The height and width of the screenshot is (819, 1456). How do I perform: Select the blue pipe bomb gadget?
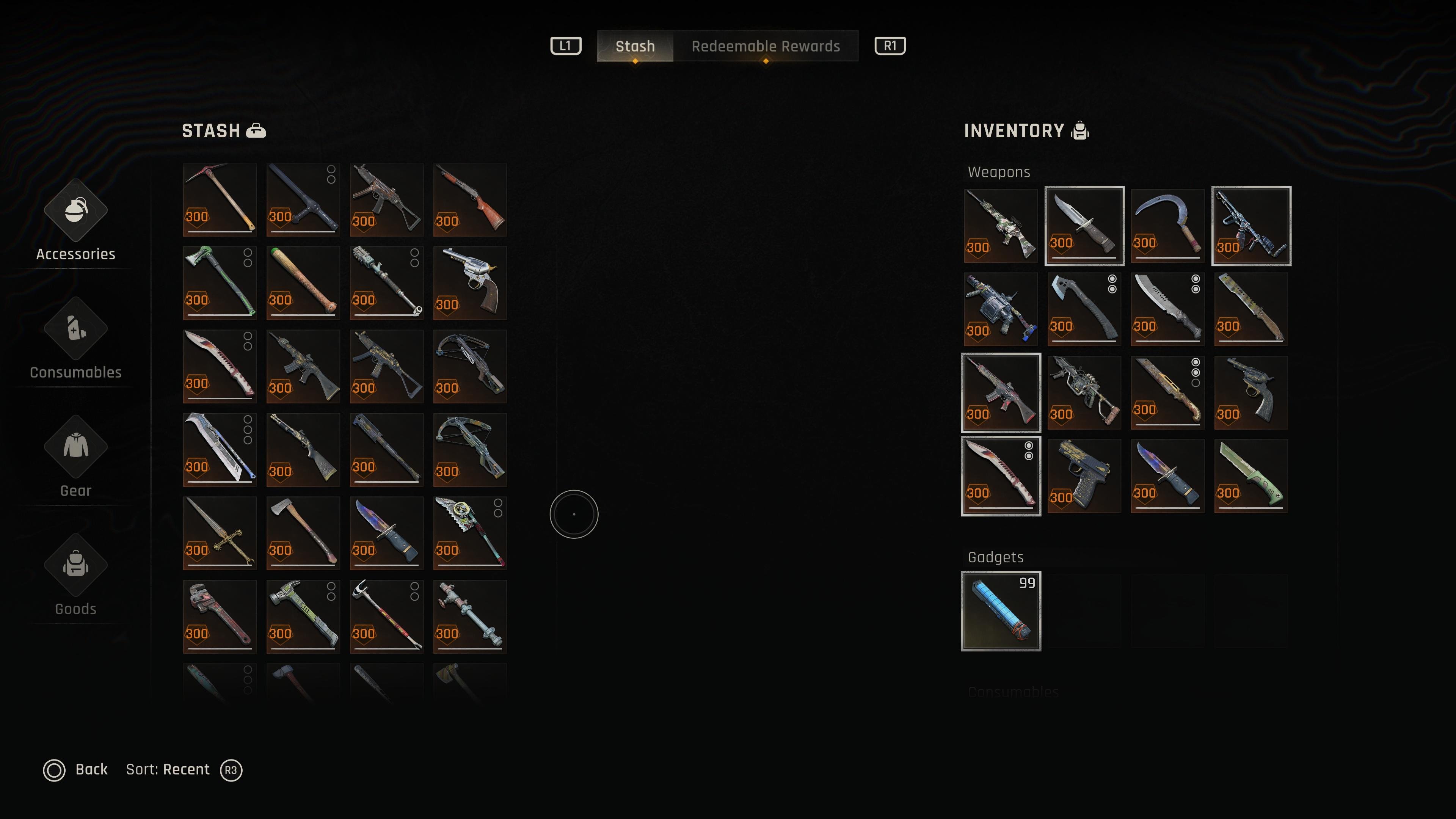point(1001,611)
